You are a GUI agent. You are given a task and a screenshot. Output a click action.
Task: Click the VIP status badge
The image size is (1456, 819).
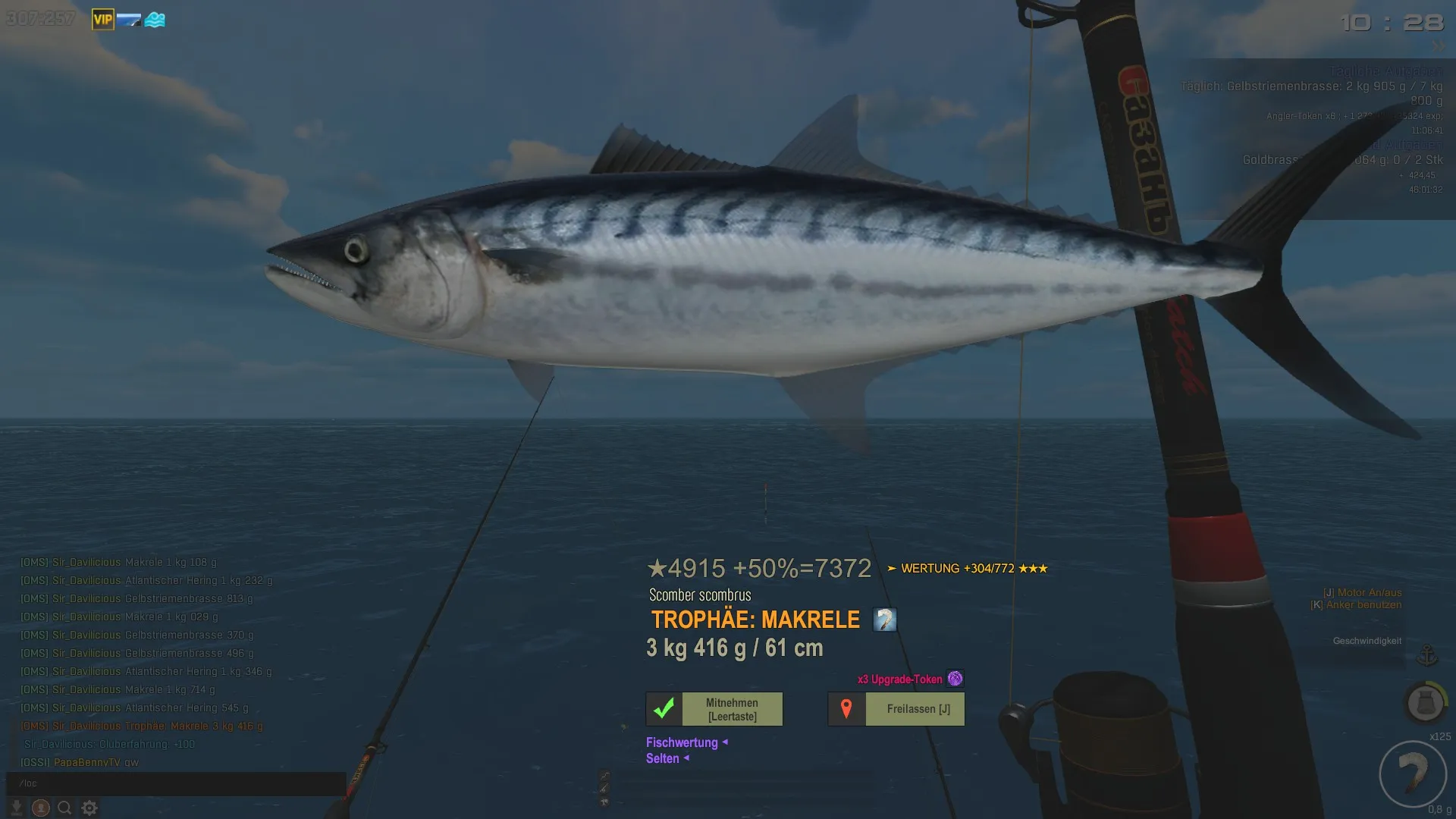(x=102, y=20)
